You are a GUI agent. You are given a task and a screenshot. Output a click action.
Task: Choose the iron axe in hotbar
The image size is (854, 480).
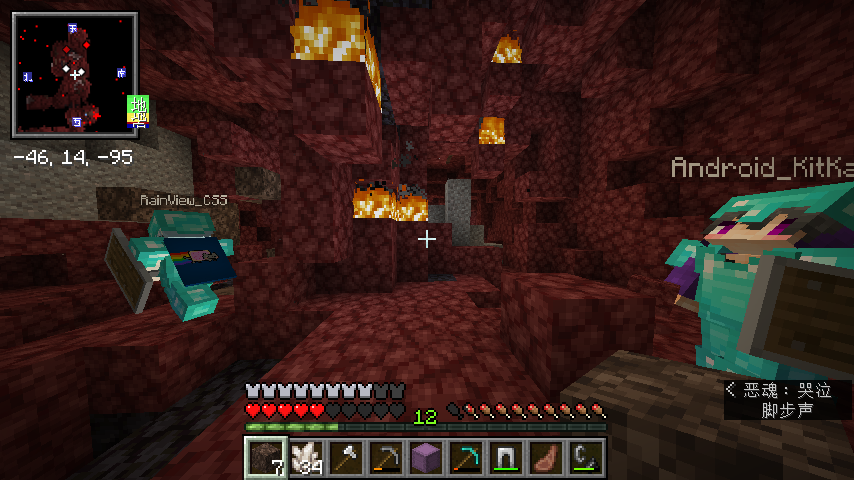(x=345, y=457)
